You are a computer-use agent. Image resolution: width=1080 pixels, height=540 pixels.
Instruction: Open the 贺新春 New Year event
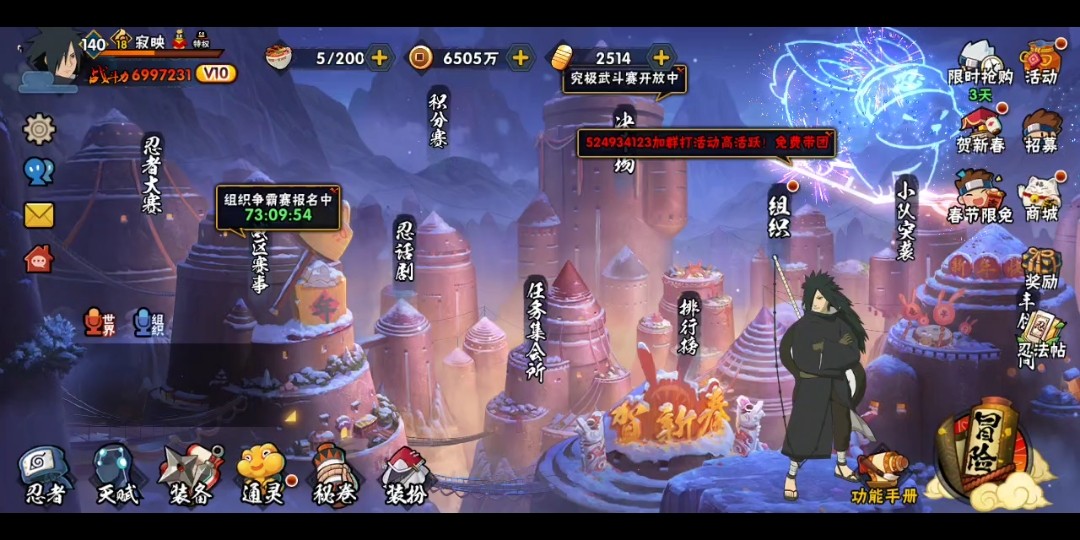[x=980, y=131]
